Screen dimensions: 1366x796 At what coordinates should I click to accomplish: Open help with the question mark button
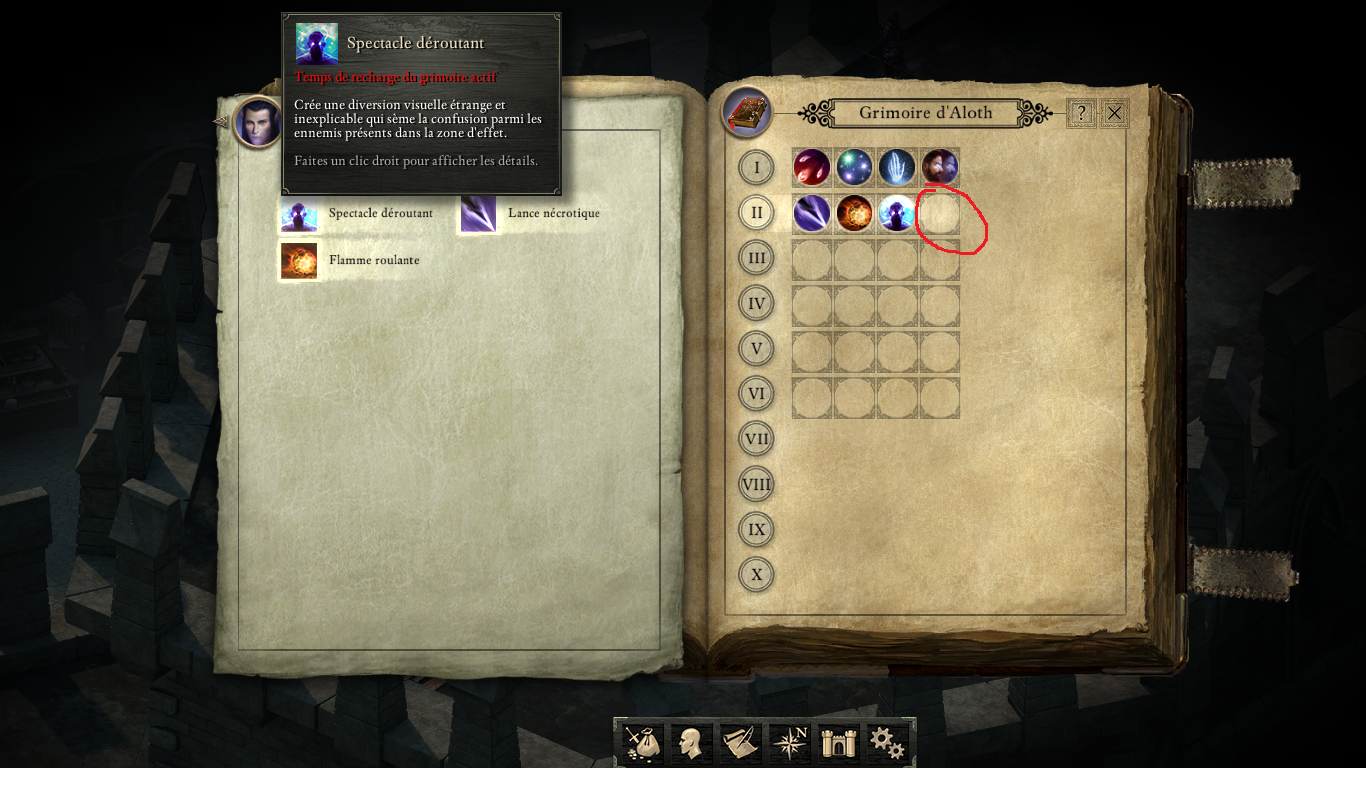pyautogui.click(x=1083, y=112)
